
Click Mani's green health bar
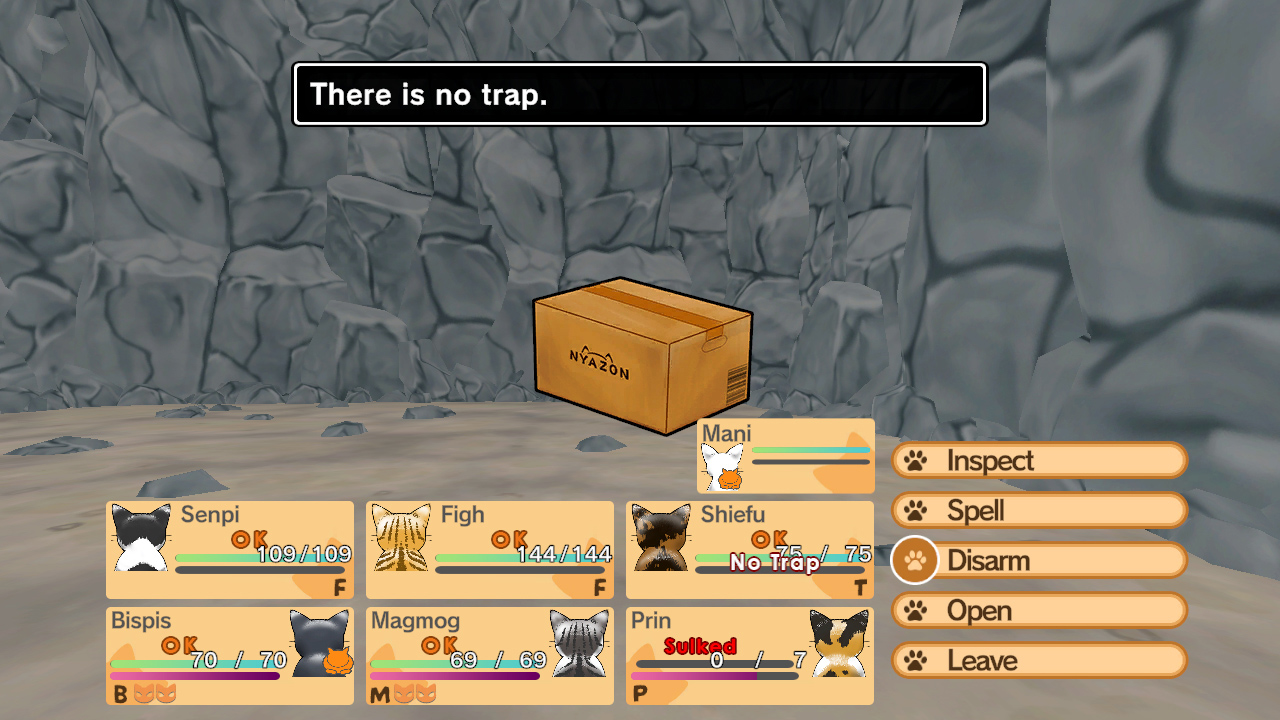tap(810, 450)
